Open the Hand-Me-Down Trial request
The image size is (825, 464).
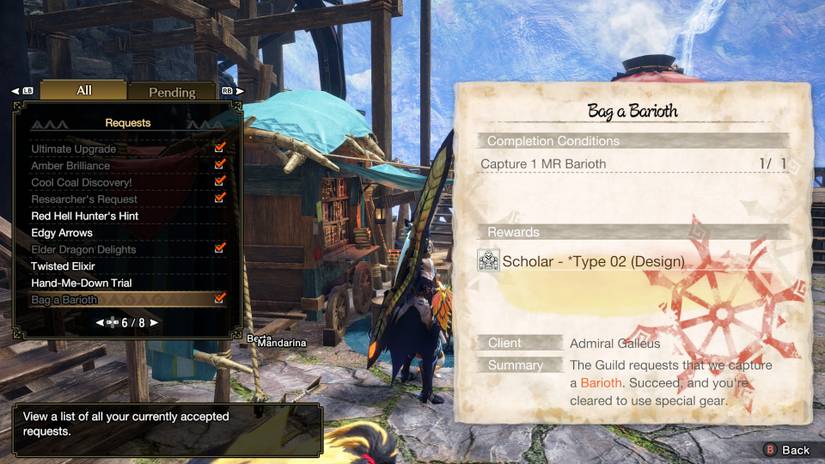[81, 283]
